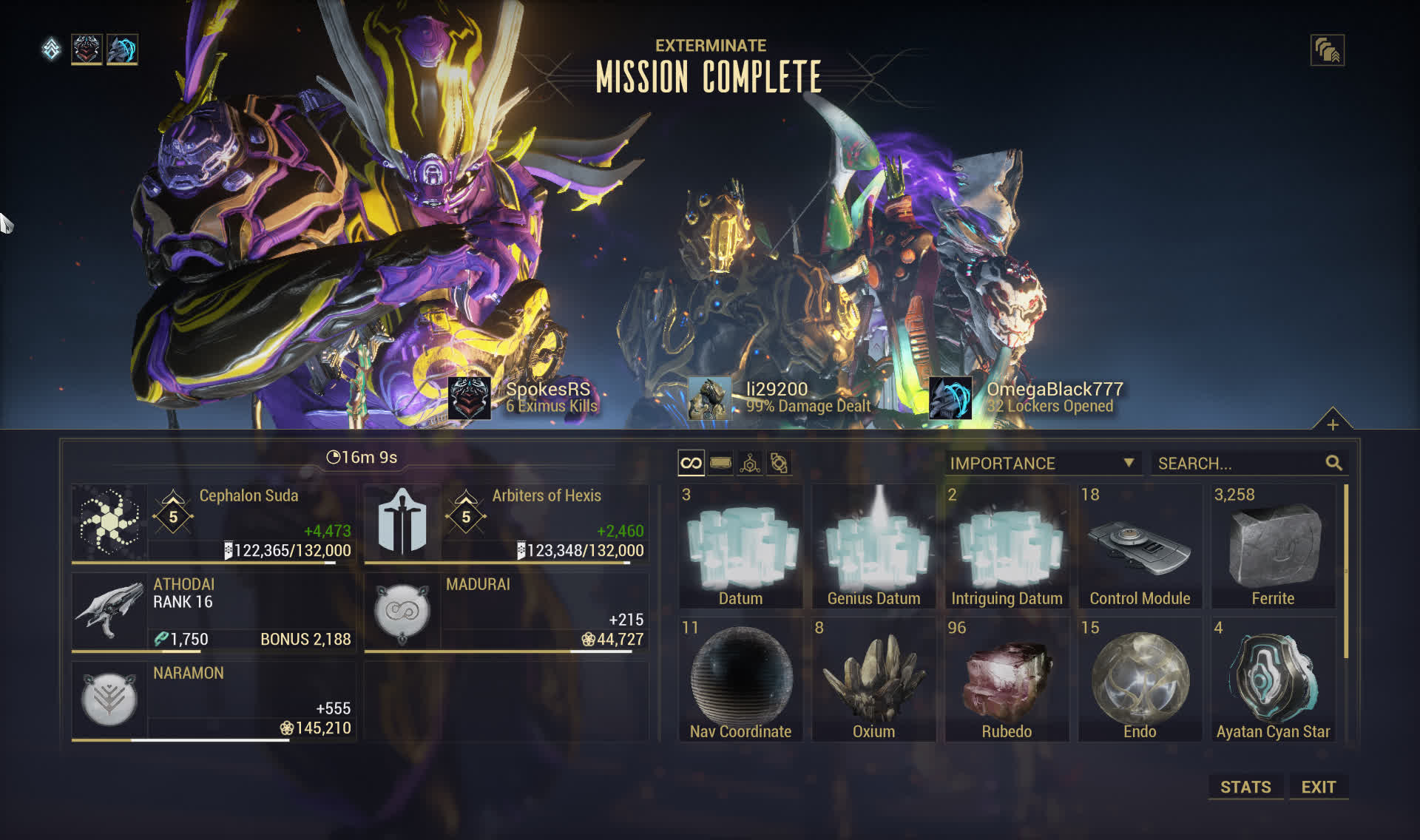Select the Control Module reward tile

[x=1140, y=546]
